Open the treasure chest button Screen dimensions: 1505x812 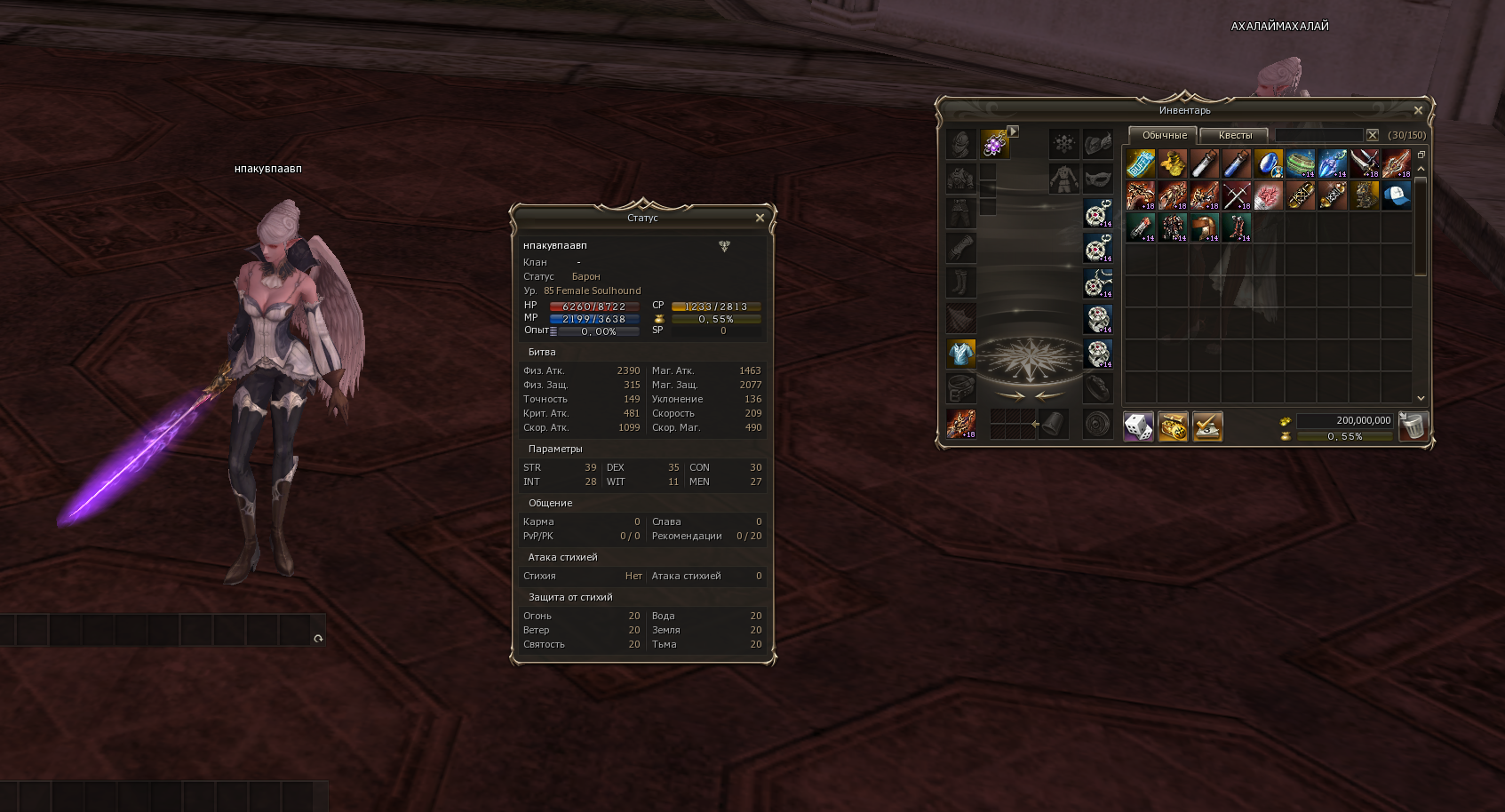1173,426
